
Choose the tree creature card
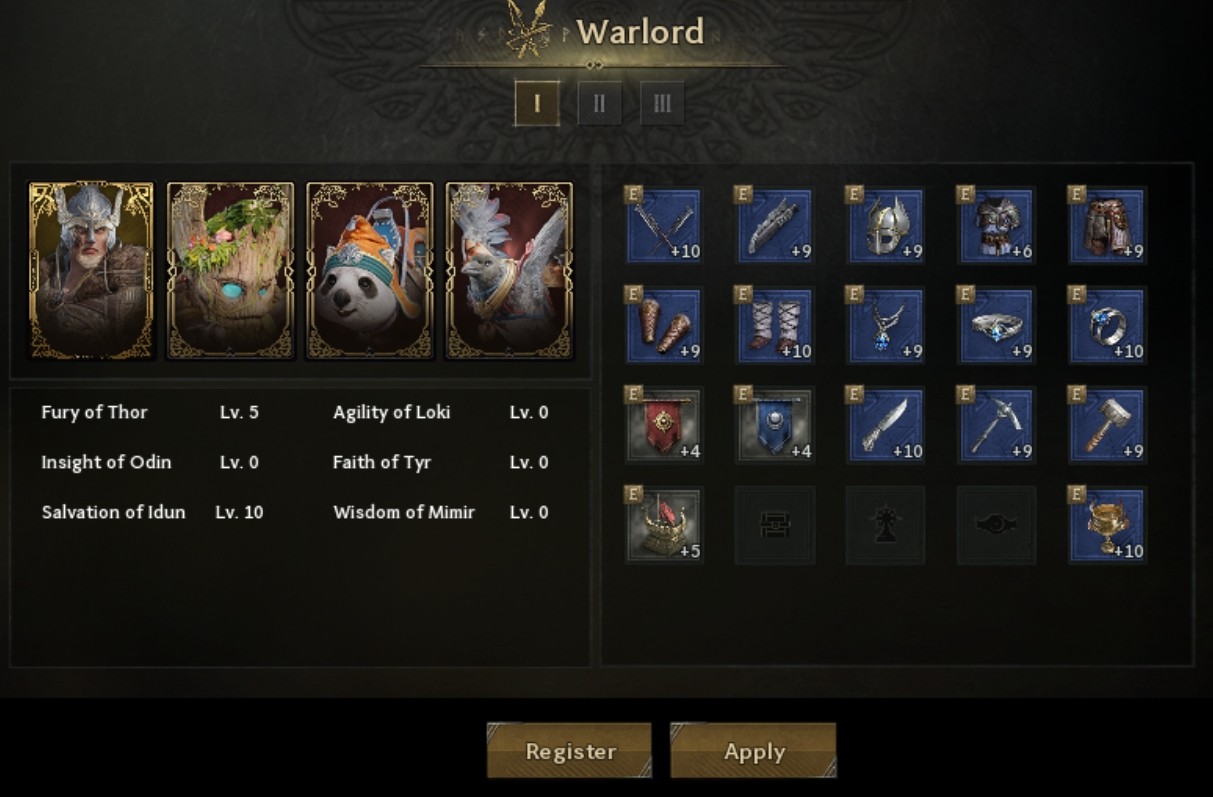230,270
